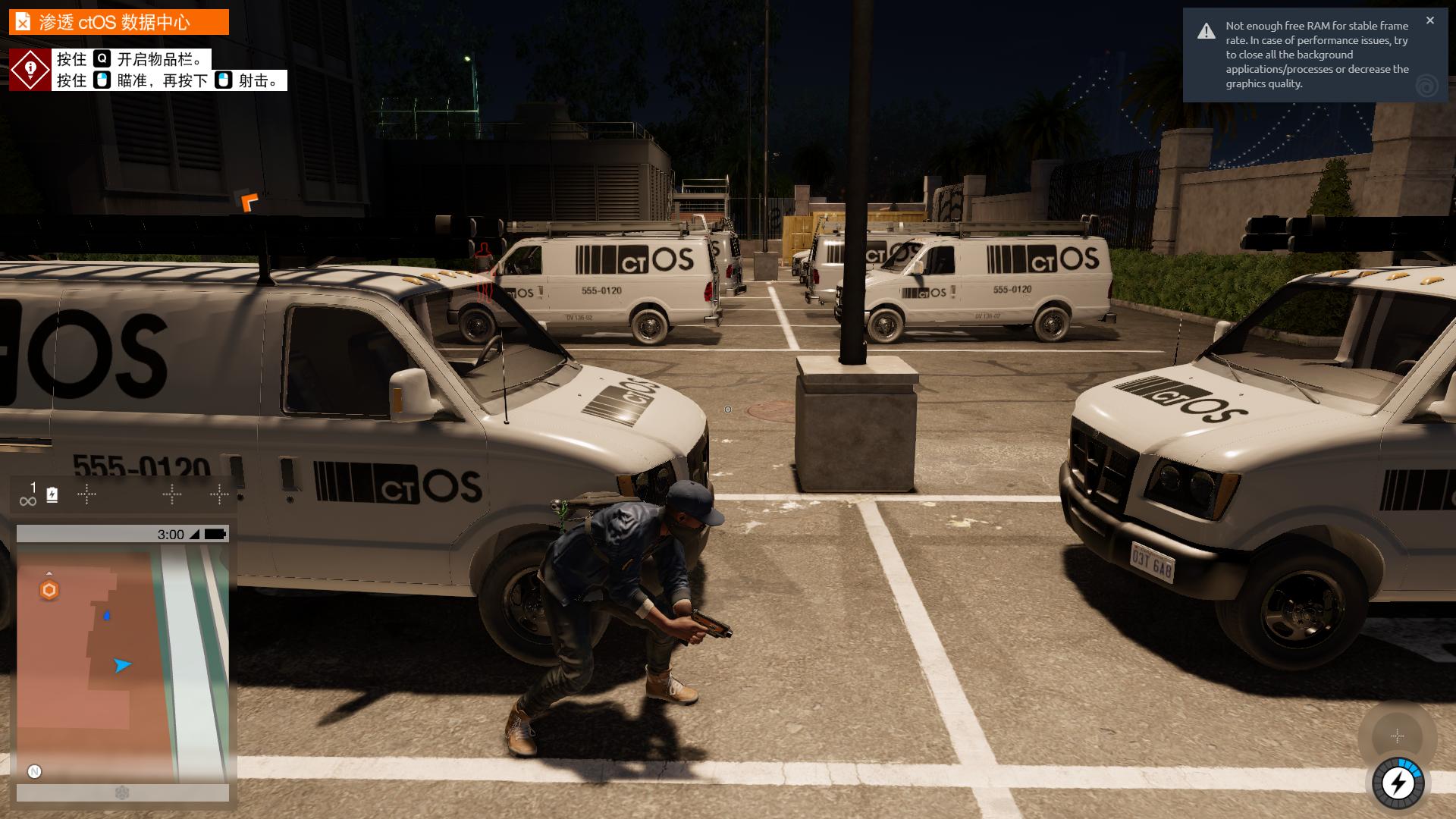Viewport: 1456px width, 819px height.
Task: Click the compass north indicator on minimap
Action: pos(34,771)
